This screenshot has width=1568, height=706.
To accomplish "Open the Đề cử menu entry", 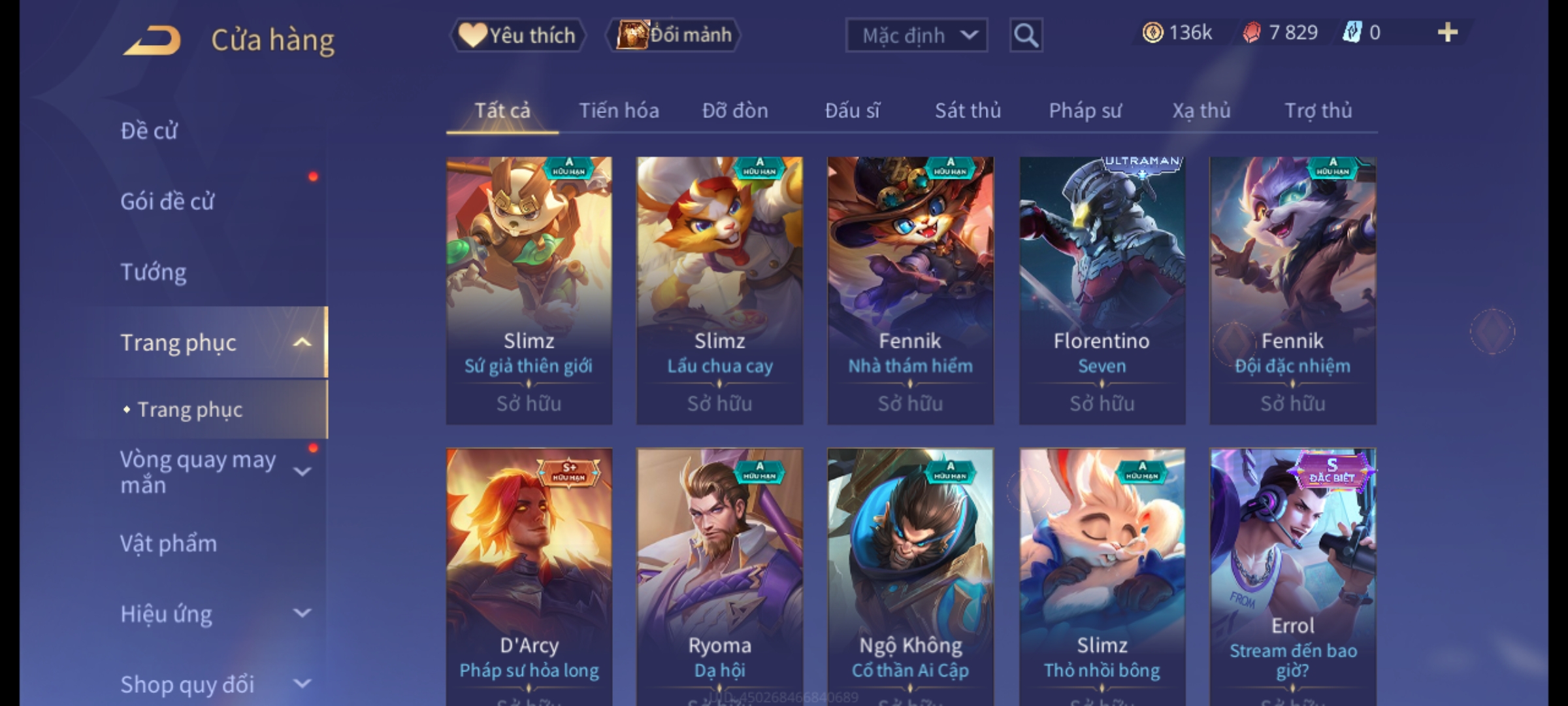I will [x=149, y=131].
